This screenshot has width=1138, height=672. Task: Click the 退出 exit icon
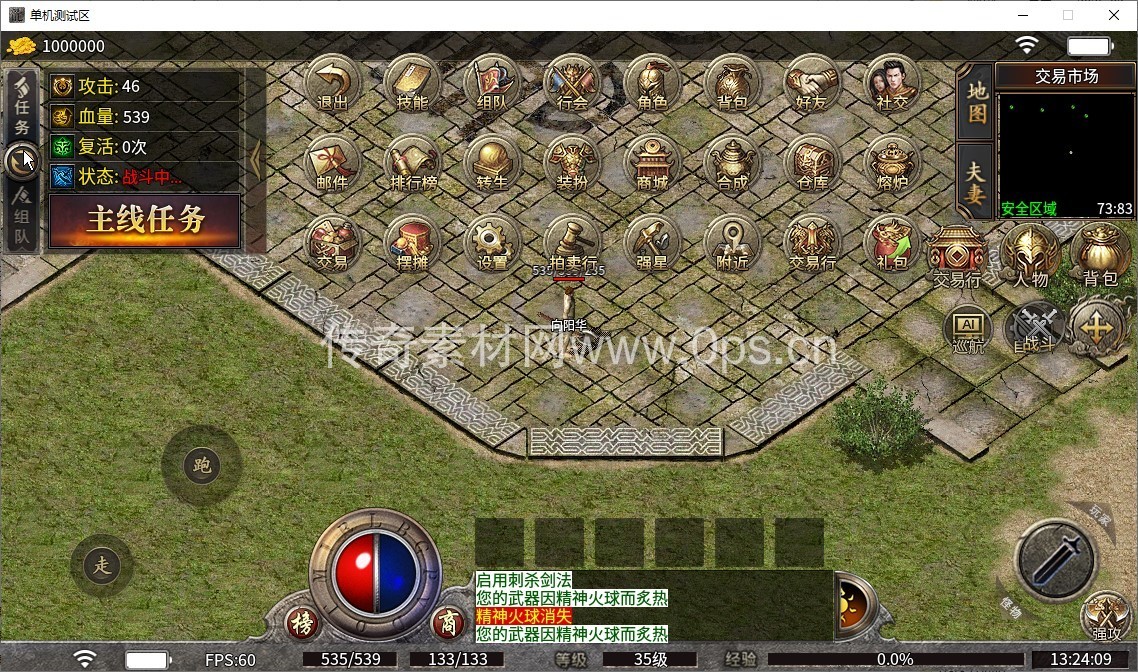[332, 82]
